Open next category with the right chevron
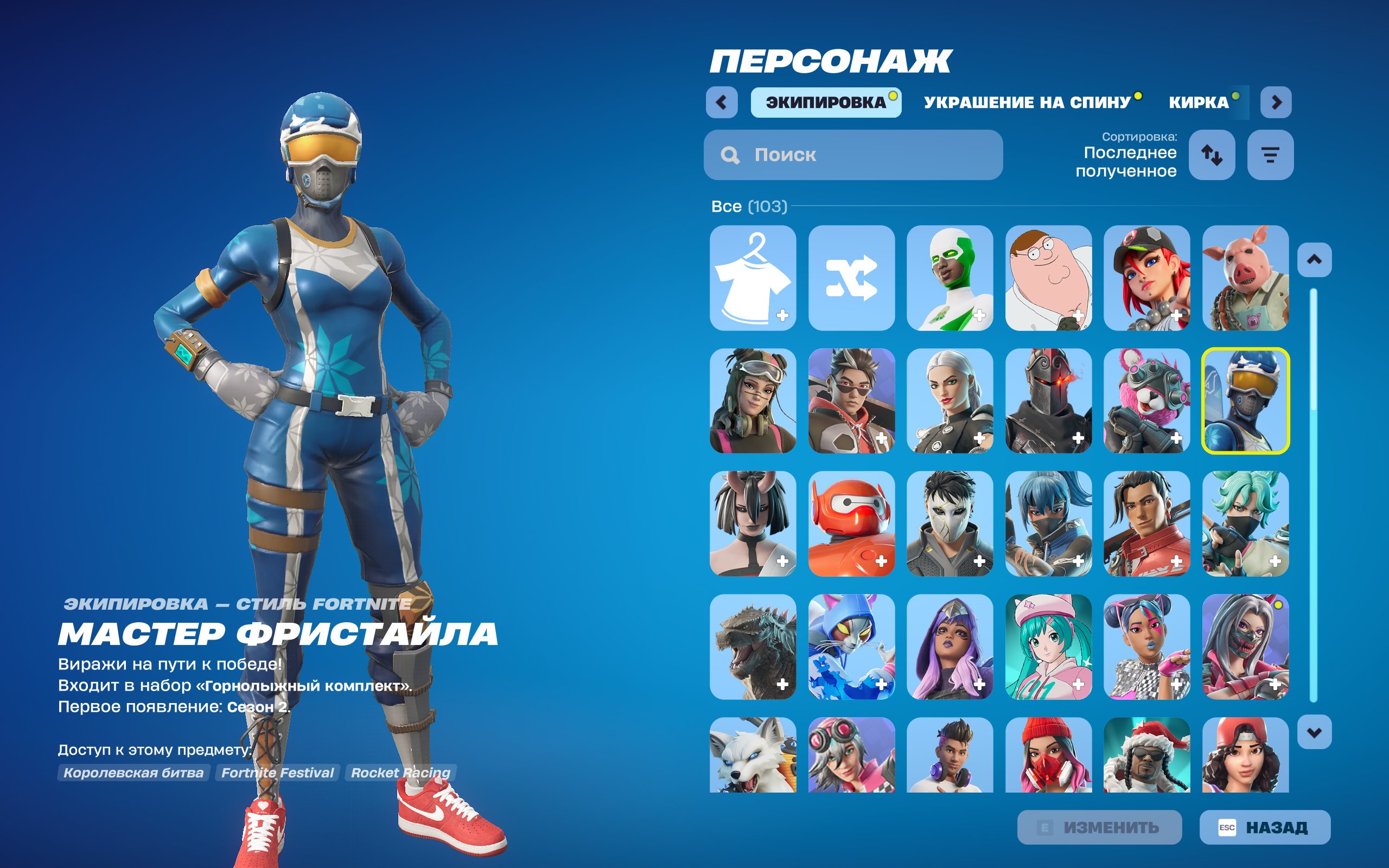Image resolution: width=1389 pixels, height=868 pixels. tap(1276, 101)
